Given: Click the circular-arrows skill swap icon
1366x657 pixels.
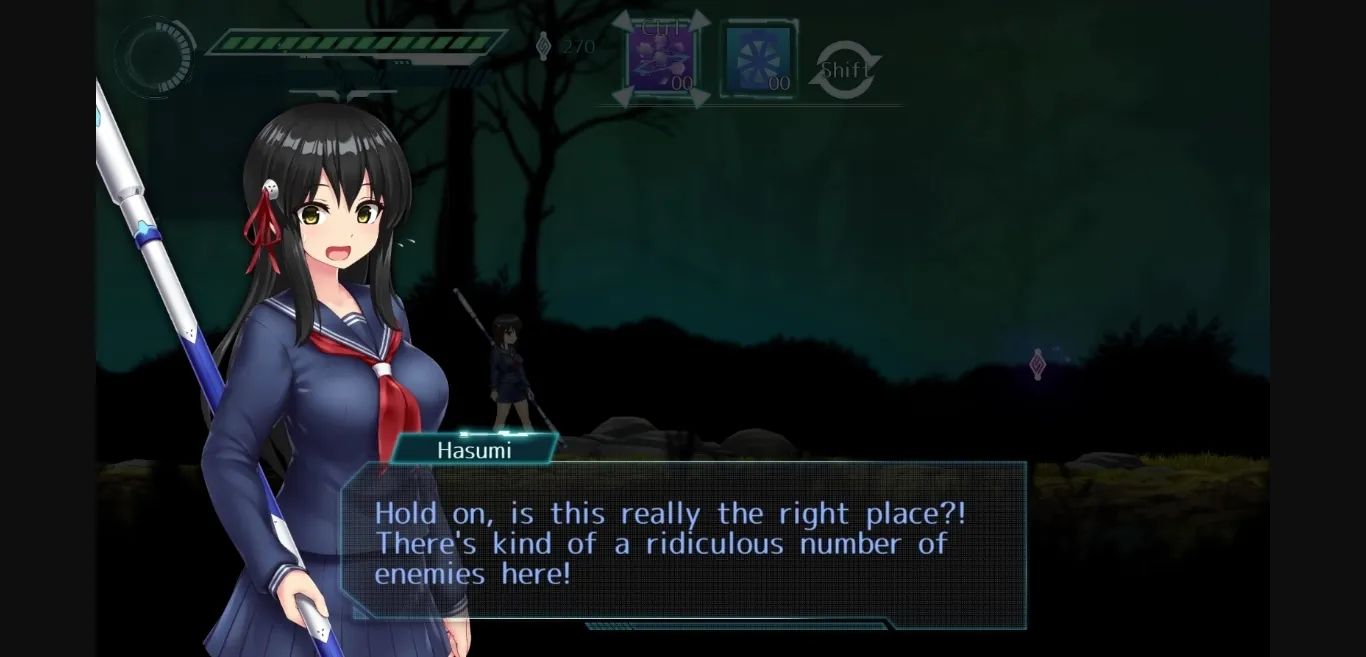Looking at the screenshot, I should pyautogui.click(x=845, y=70).
